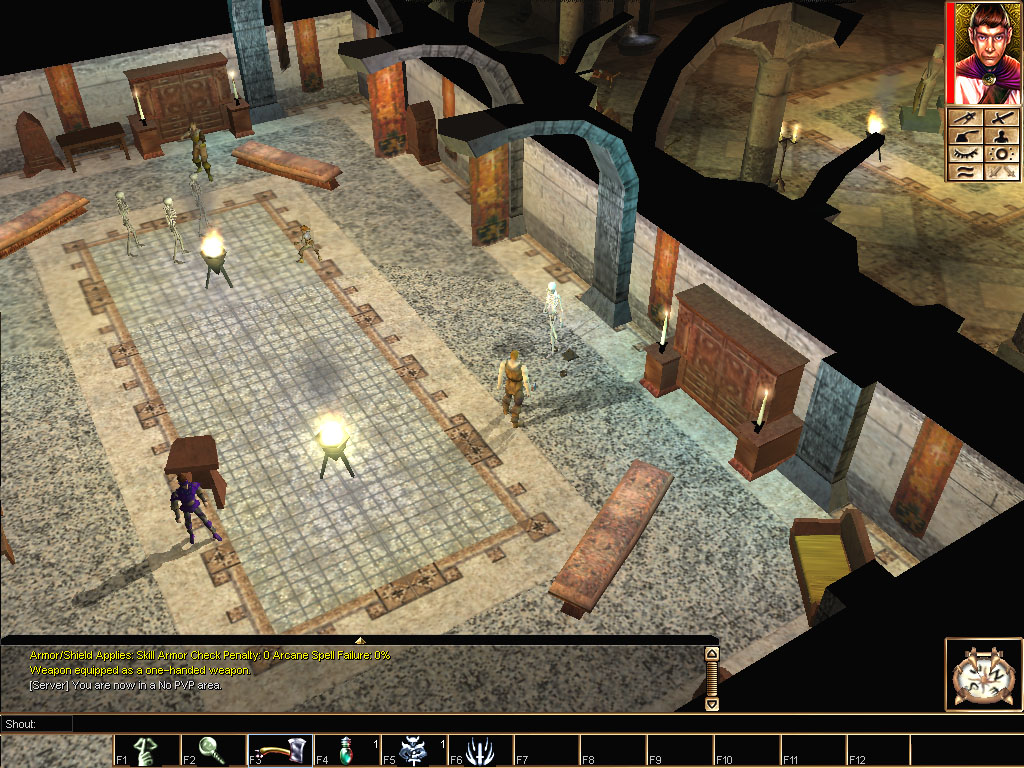Open the inventory with the sword icon

1002,119
